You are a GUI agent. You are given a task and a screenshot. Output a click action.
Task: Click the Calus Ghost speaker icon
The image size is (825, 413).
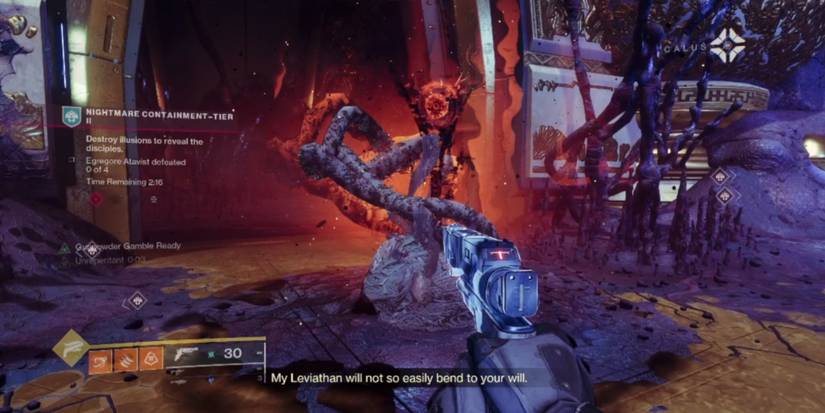[726, 43]
